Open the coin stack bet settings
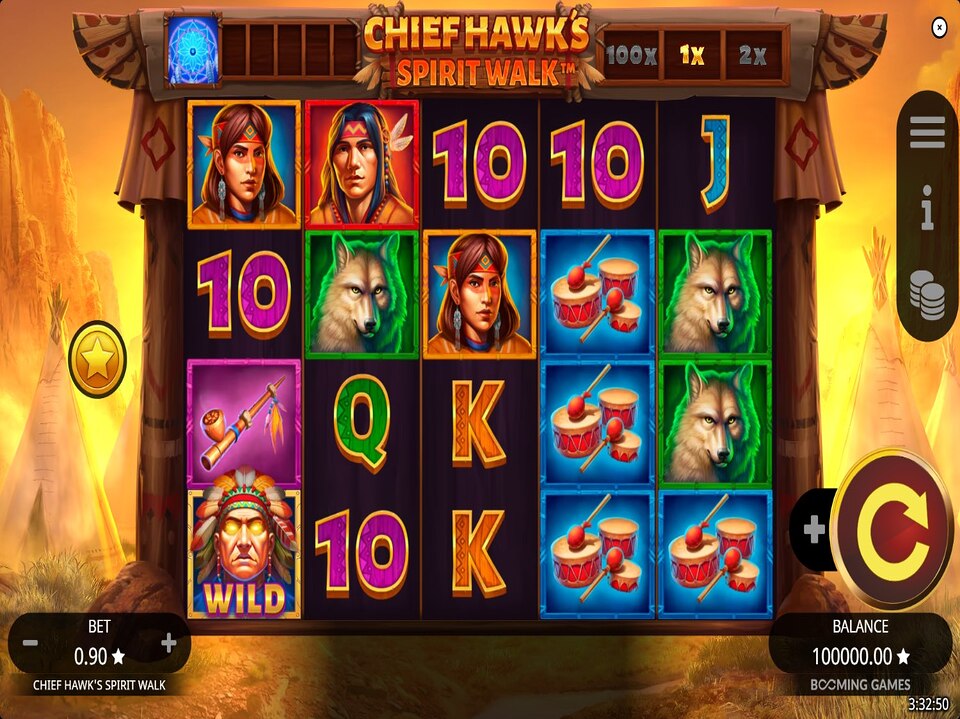 (x=927, y=295)
